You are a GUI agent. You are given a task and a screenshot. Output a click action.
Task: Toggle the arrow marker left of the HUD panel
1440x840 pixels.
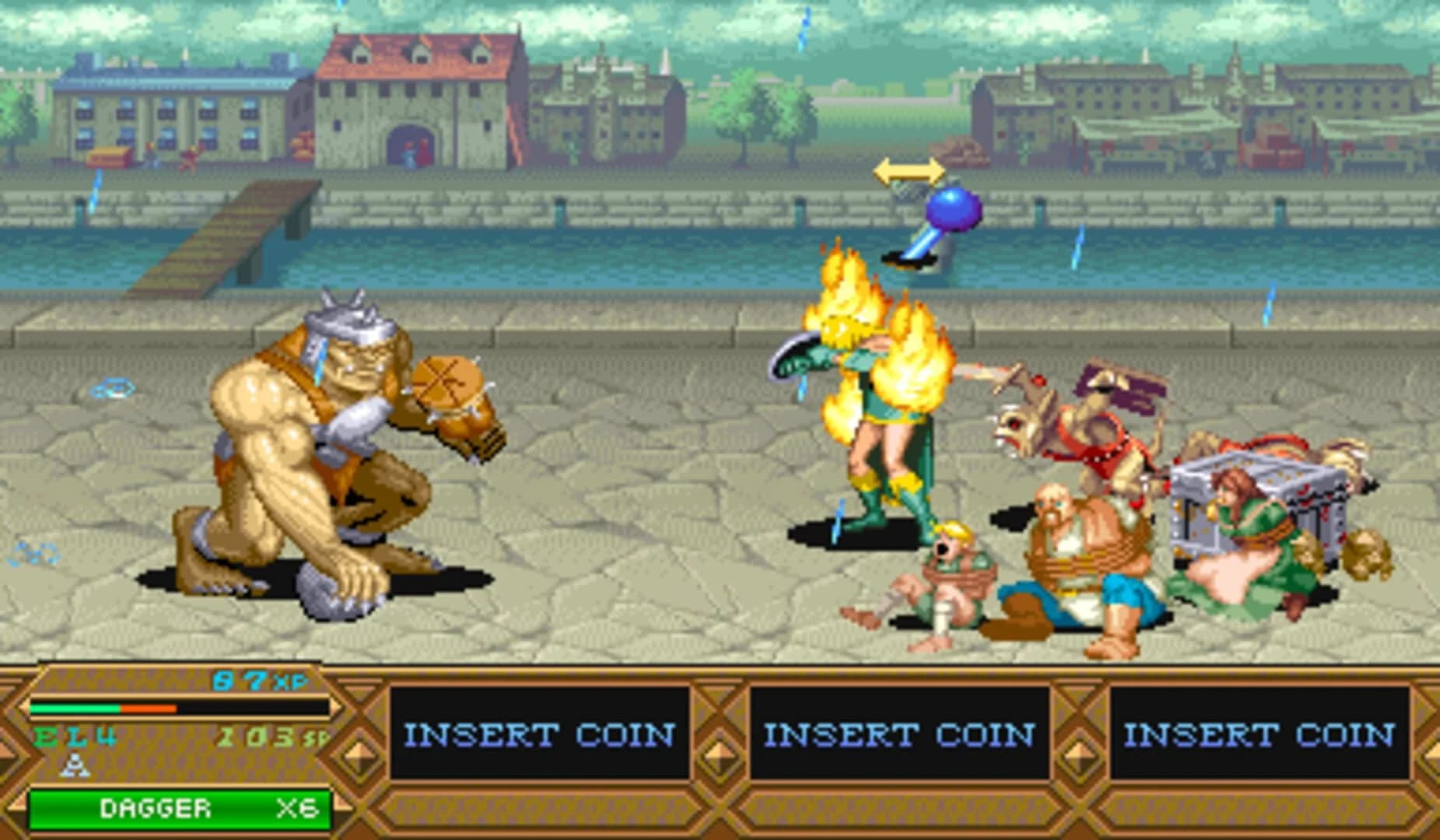tap(6, 751)
